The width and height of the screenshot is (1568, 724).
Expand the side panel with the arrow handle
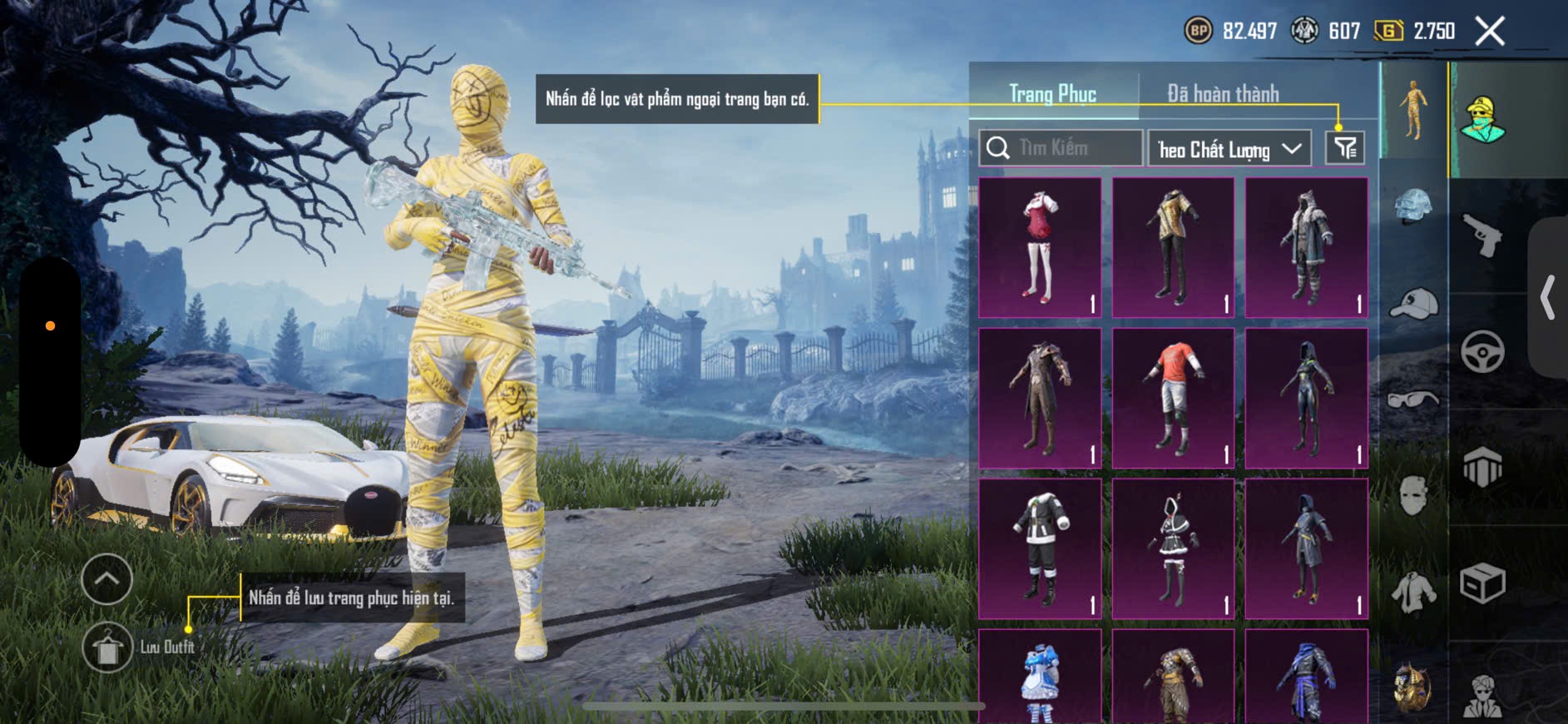point(1547,297)
